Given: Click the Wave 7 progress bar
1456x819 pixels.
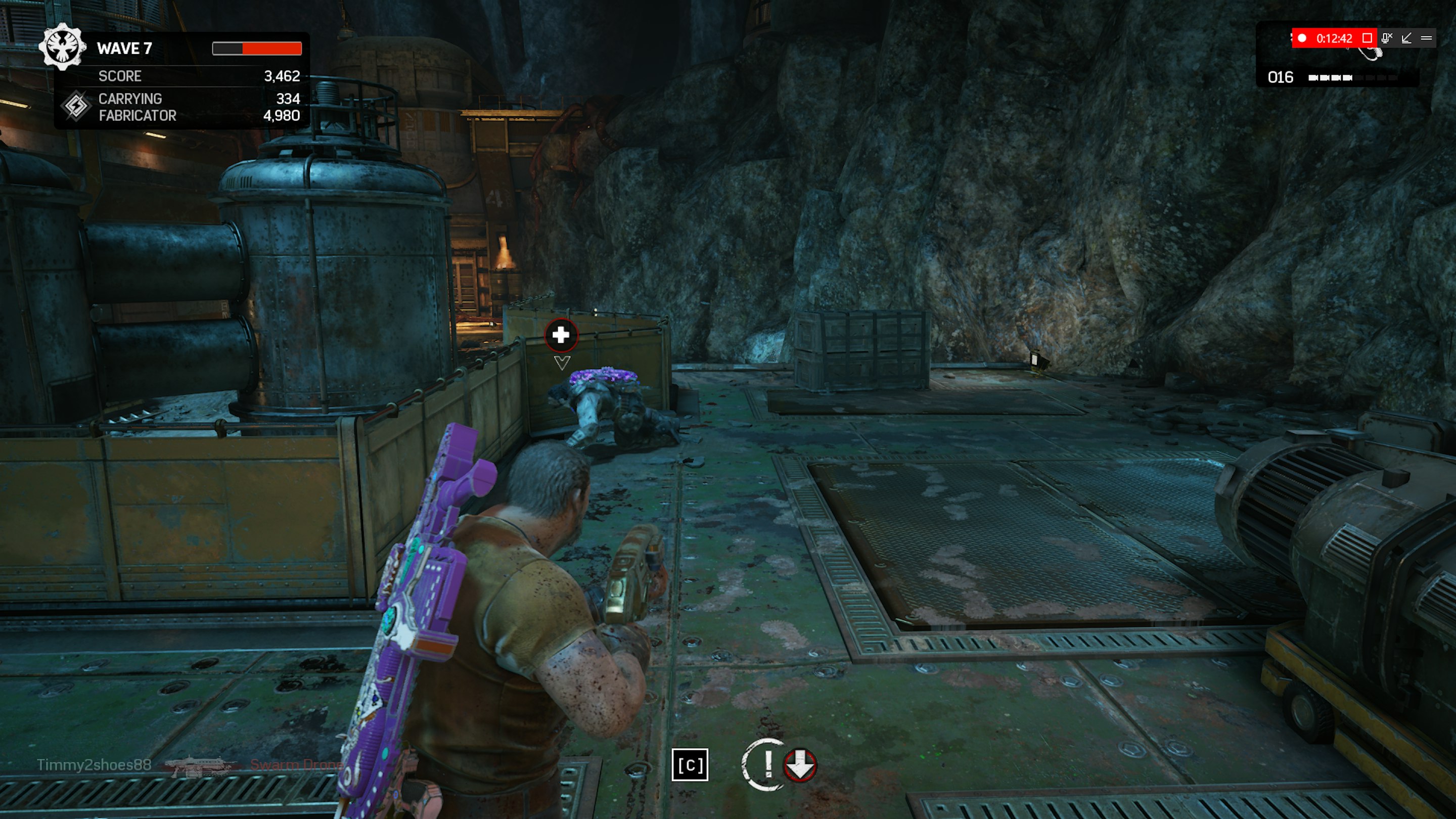Looking at the screenshot, I should (257, 48).
